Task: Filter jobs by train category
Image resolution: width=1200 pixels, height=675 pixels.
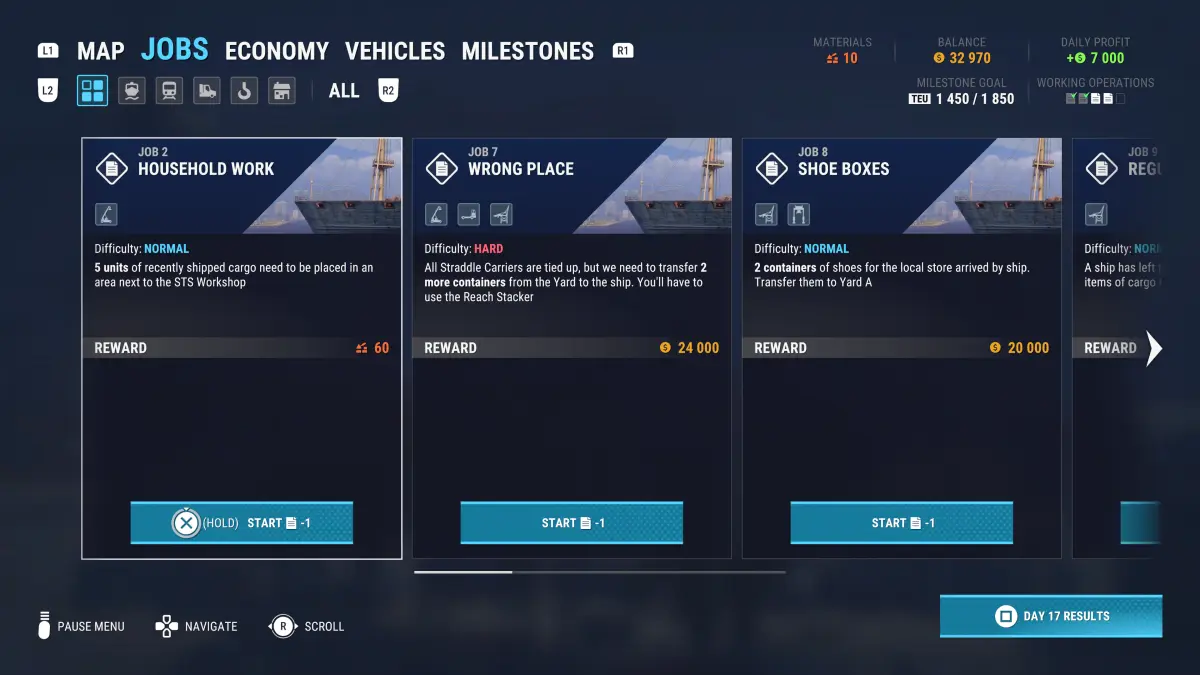Action: [x=169, y=91]
